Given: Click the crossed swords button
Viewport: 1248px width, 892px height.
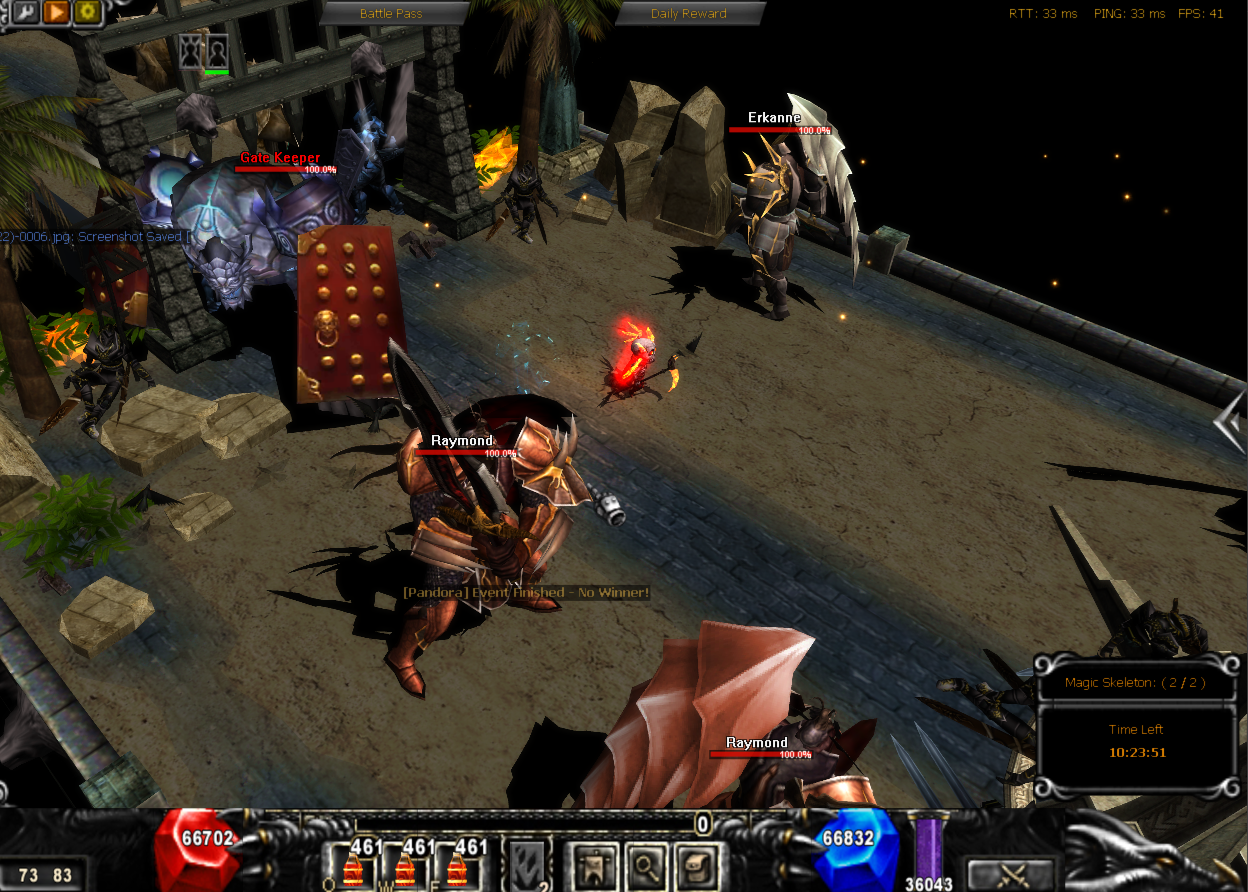Looking at the screenshot, I should pyautogui.click(x=1011, y=874).
